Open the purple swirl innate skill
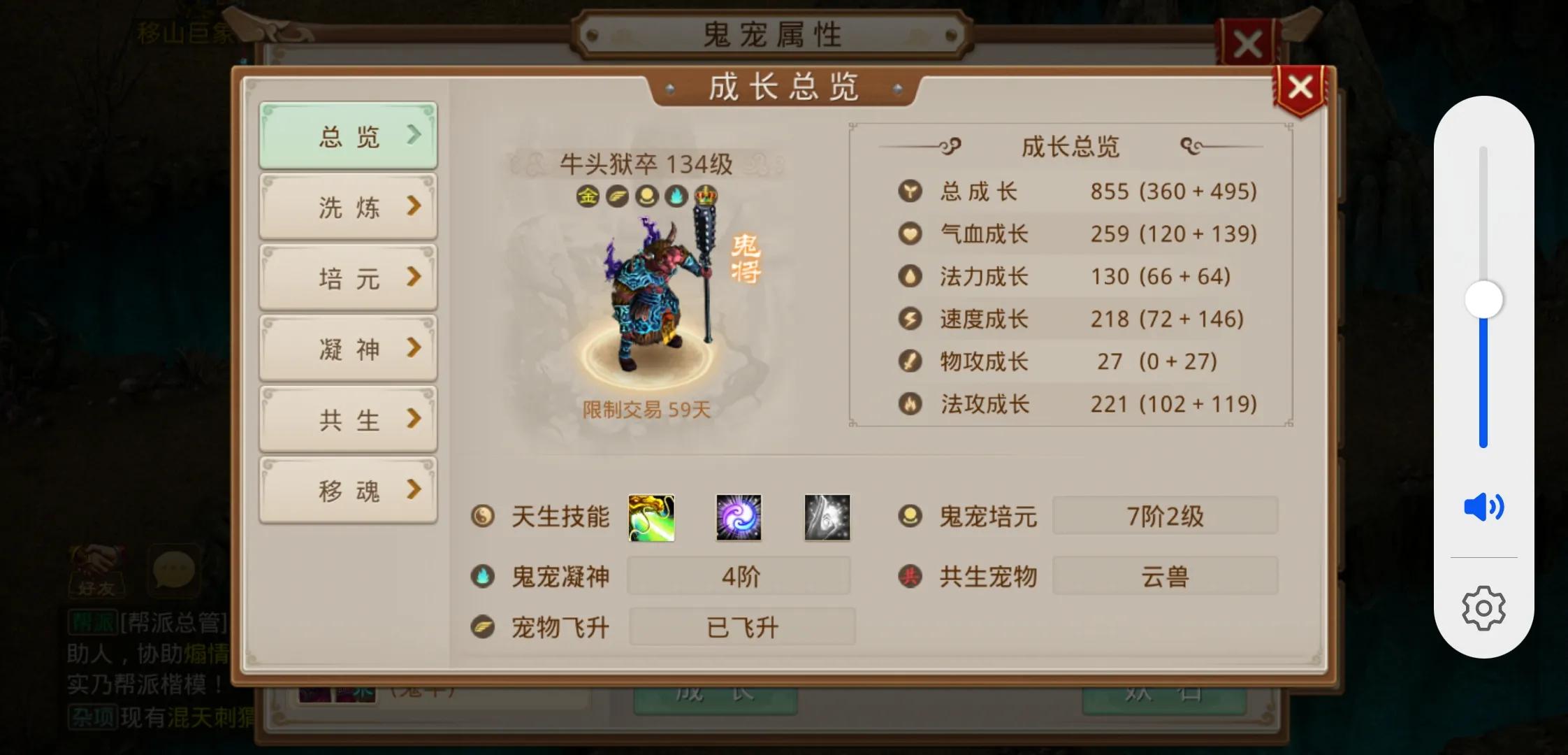The height and width of the screenshot is (755, 1568). click(739, 517)
